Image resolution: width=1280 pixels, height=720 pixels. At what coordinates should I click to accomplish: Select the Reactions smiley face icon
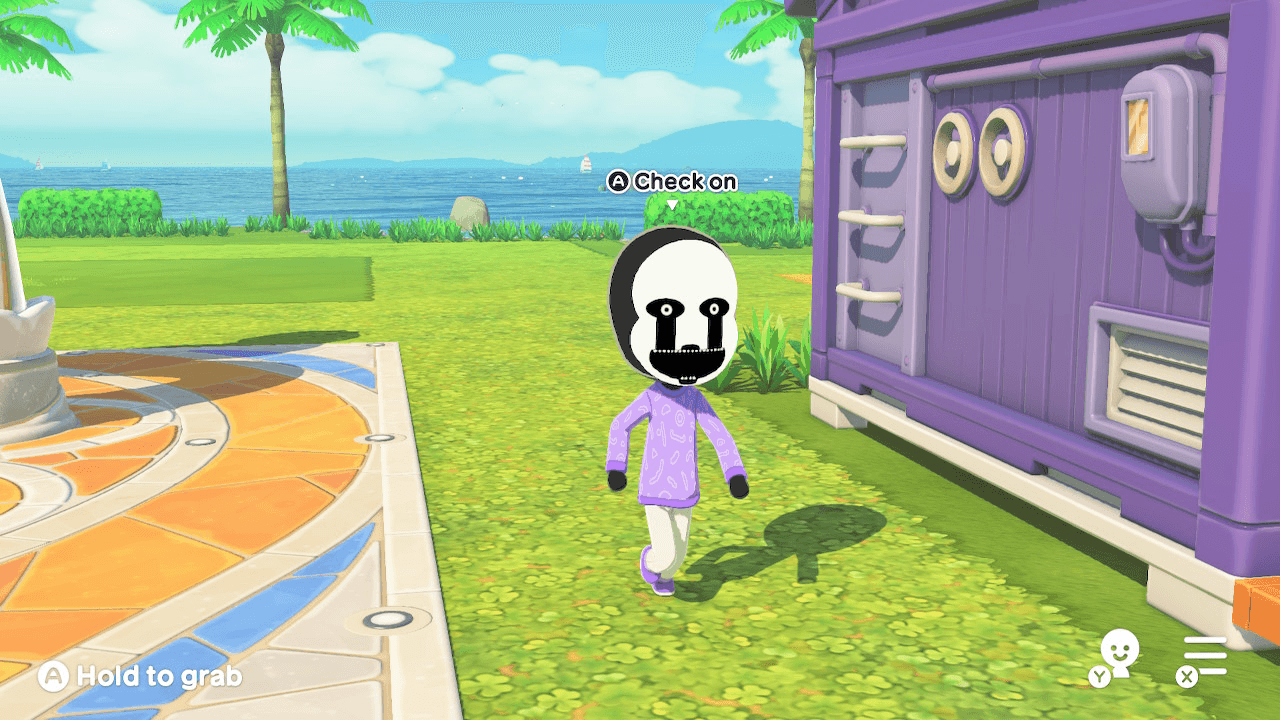1120,648
